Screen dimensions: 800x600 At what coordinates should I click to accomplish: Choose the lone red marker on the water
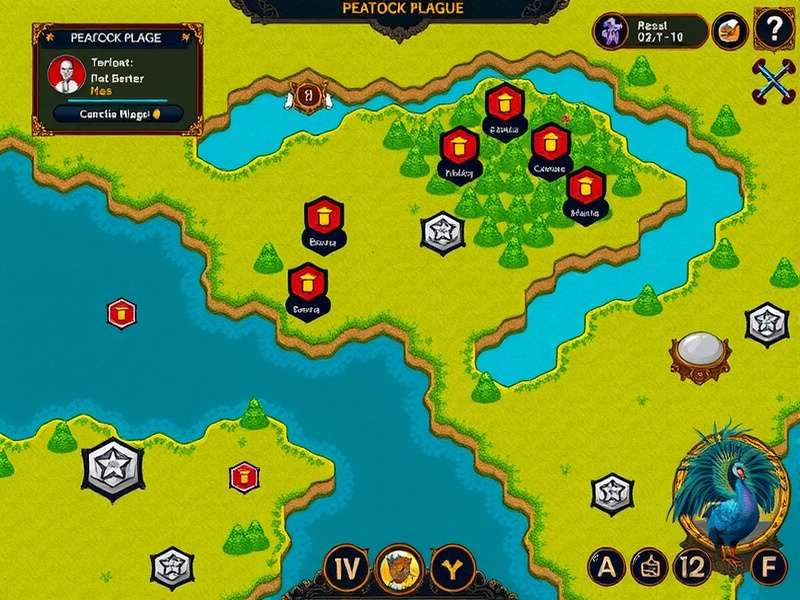pyautogui.click(x=122, y=313)
